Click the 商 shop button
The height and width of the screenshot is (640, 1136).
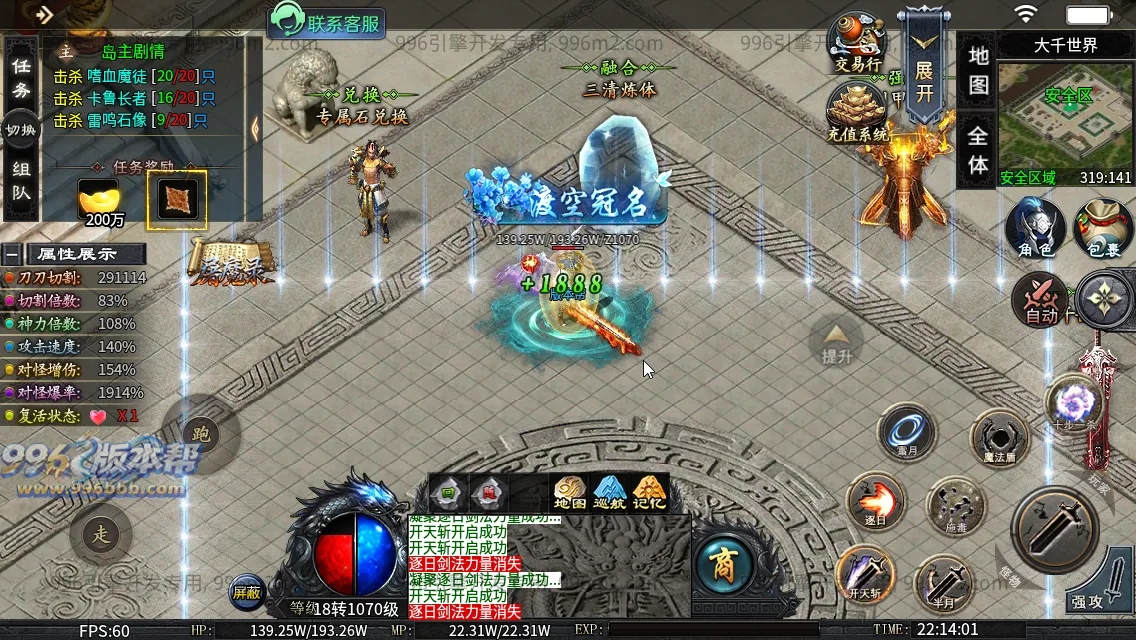click(x=724, y=567)
